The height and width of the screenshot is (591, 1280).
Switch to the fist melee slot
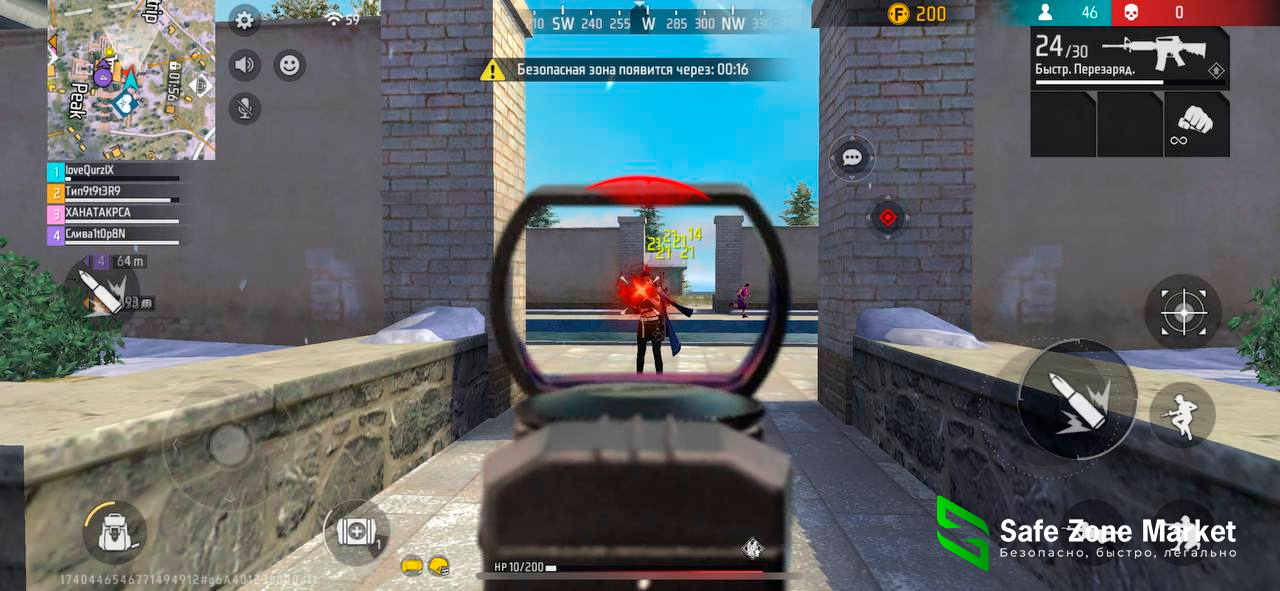coord(1196,124)
